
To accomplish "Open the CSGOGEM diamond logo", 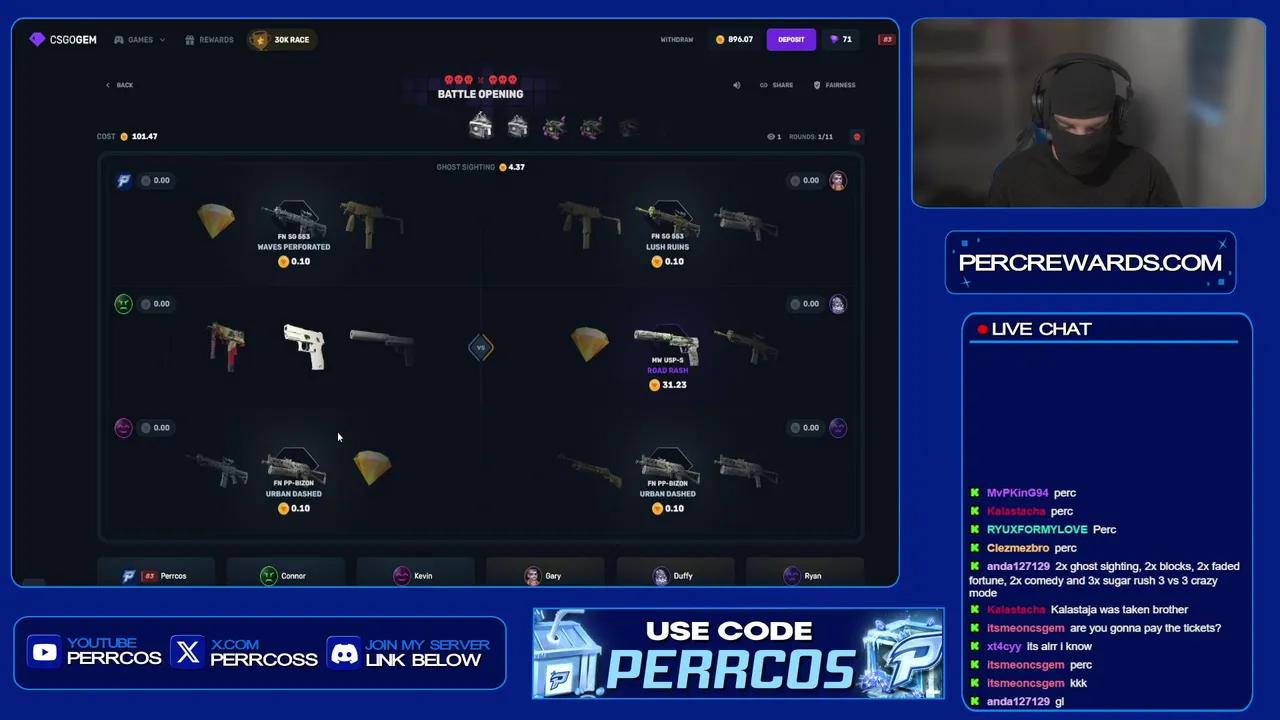I will (38, 39).
